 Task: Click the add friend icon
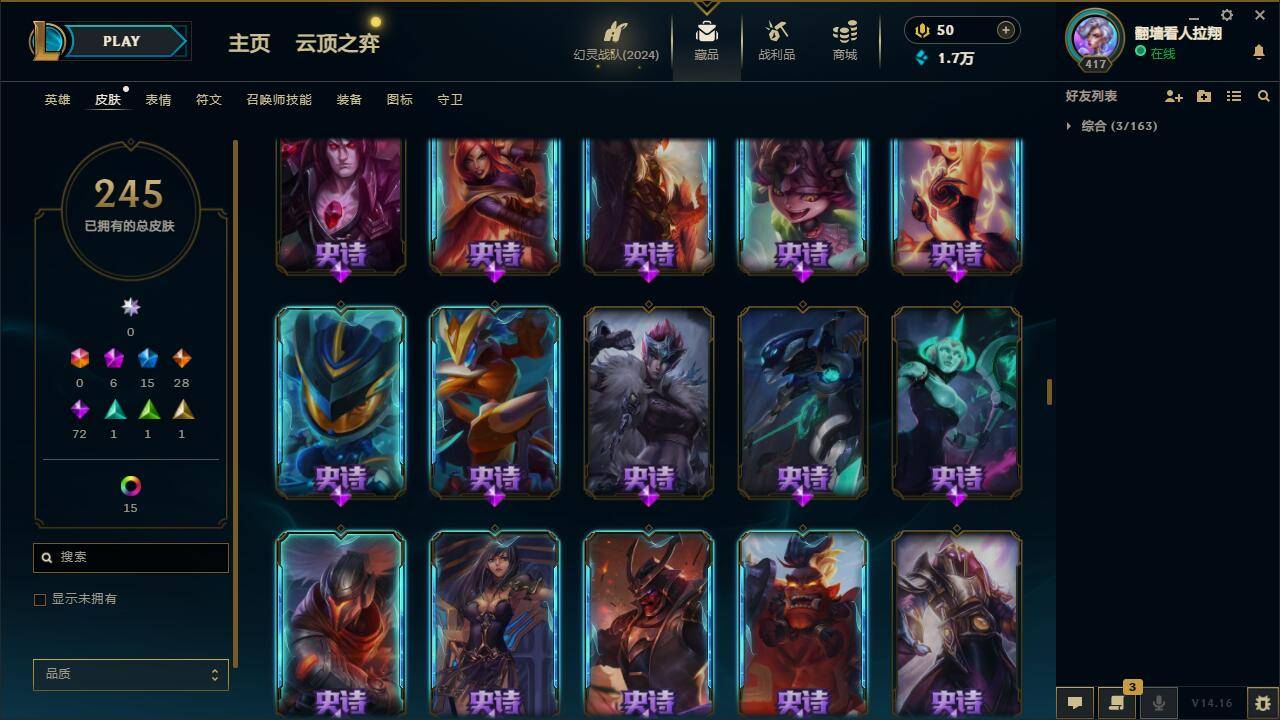click(1172, 96)
